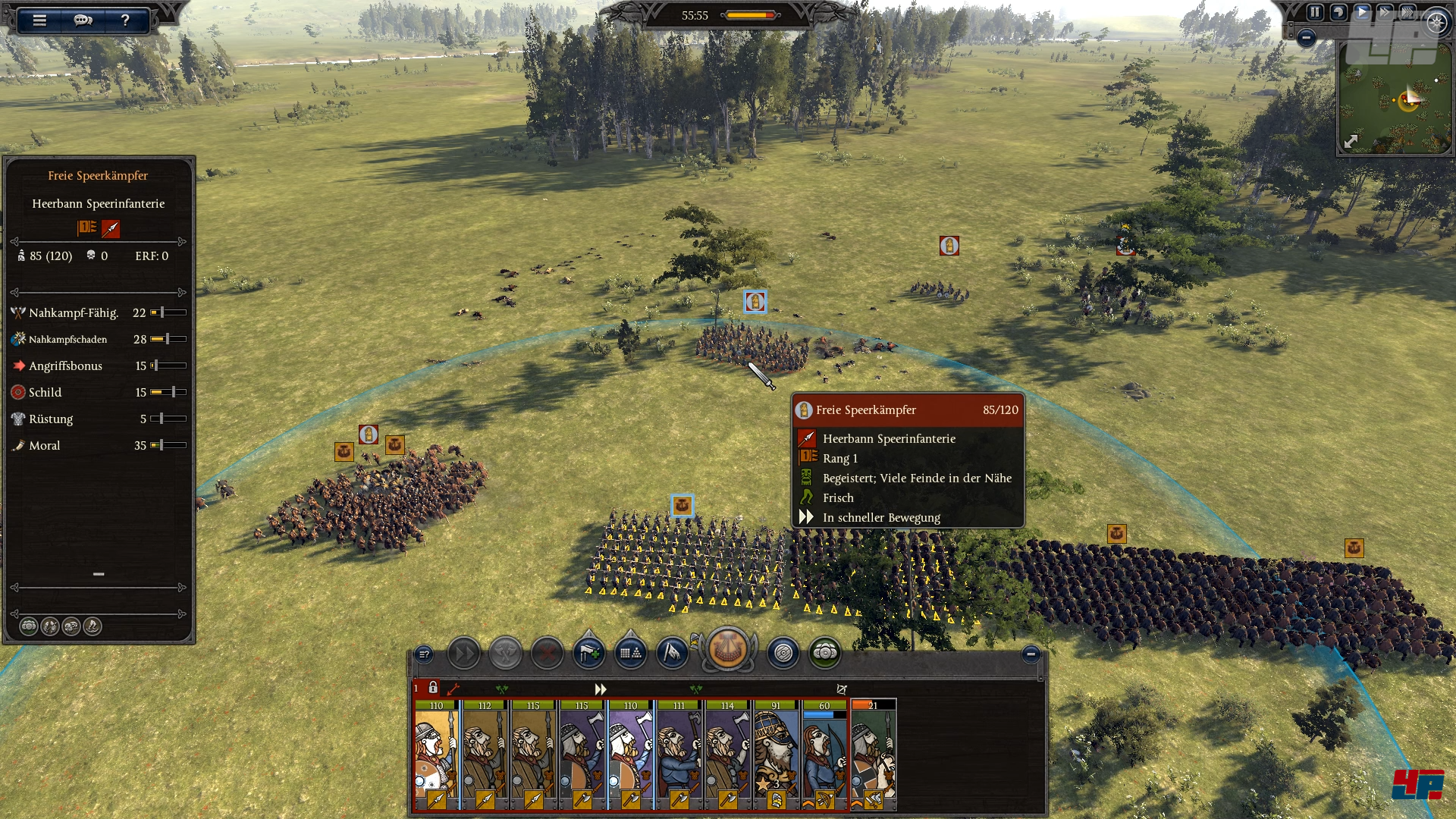Set battle to slow motion speed
The height and width of the screenshot is (819, 1456).
tap(1338, 12)
